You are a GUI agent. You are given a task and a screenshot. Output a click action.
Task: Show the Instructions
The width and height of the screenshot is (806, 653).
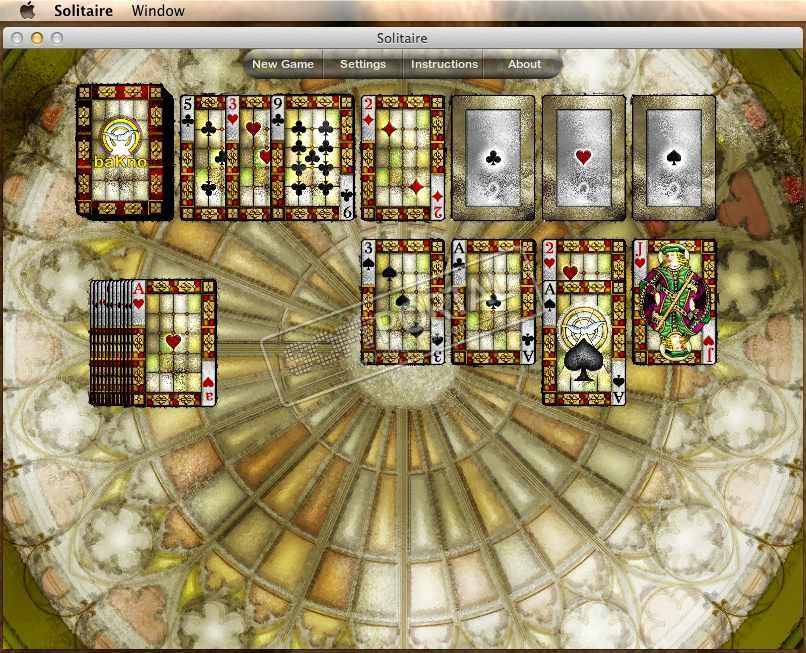(x=444, y=64)
